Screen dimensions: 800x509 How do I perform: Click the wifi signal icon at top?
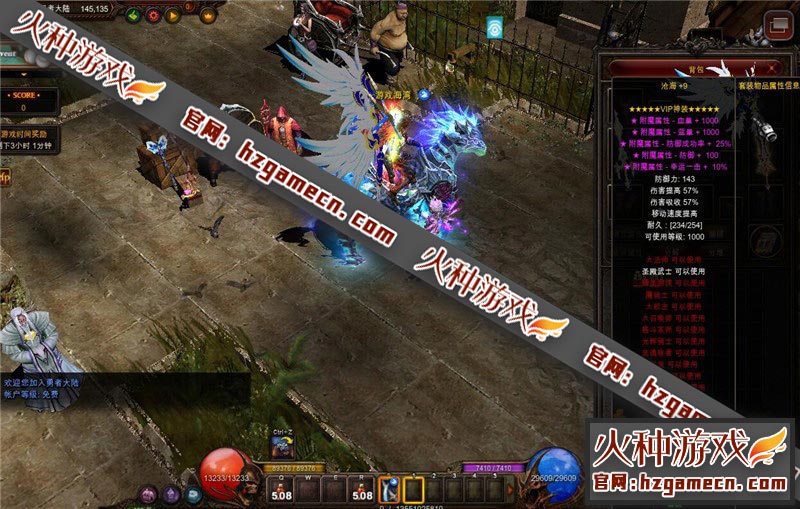(493, 27)
